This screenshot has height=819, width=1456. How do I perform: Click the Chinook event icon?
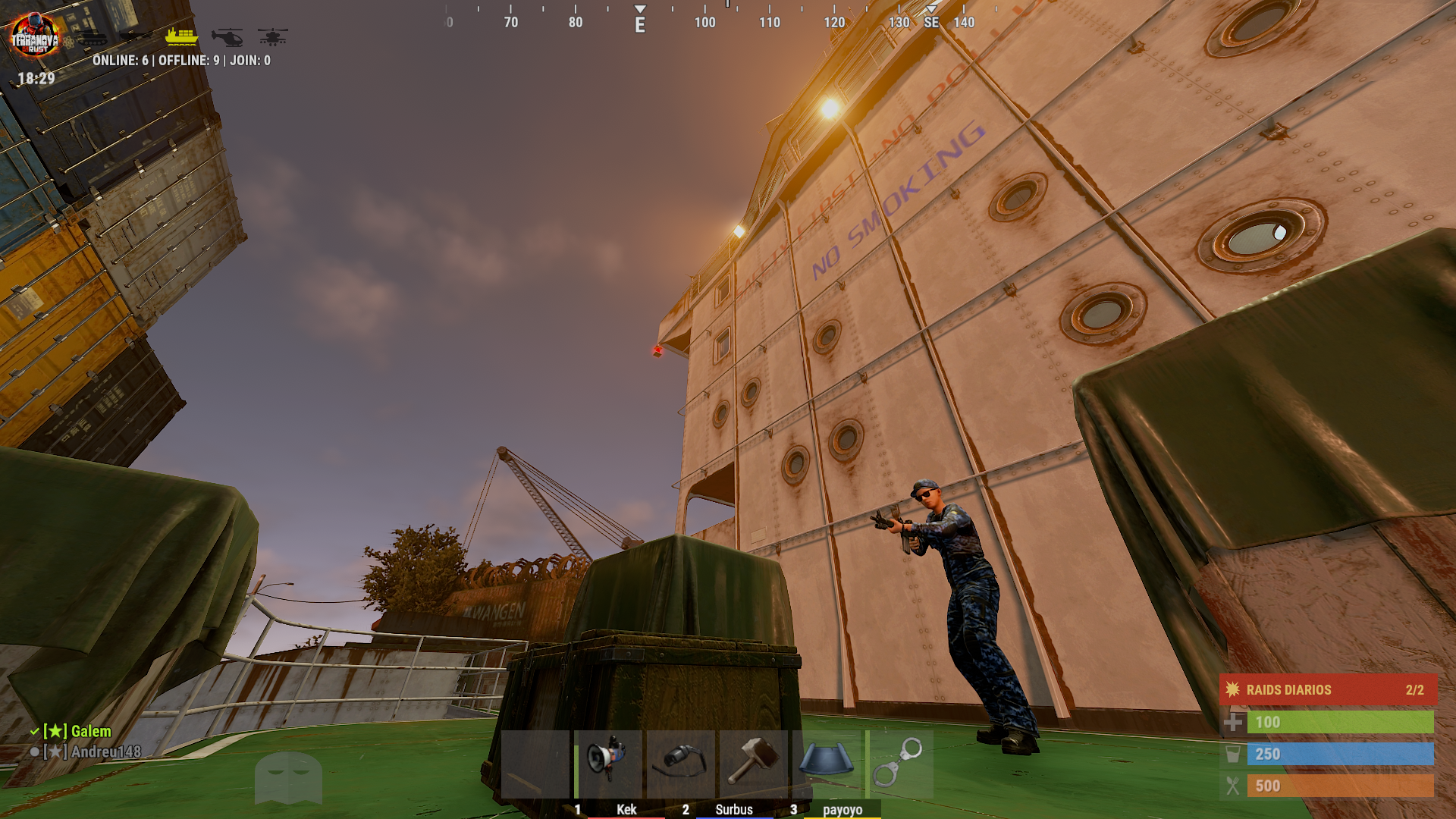138,36
